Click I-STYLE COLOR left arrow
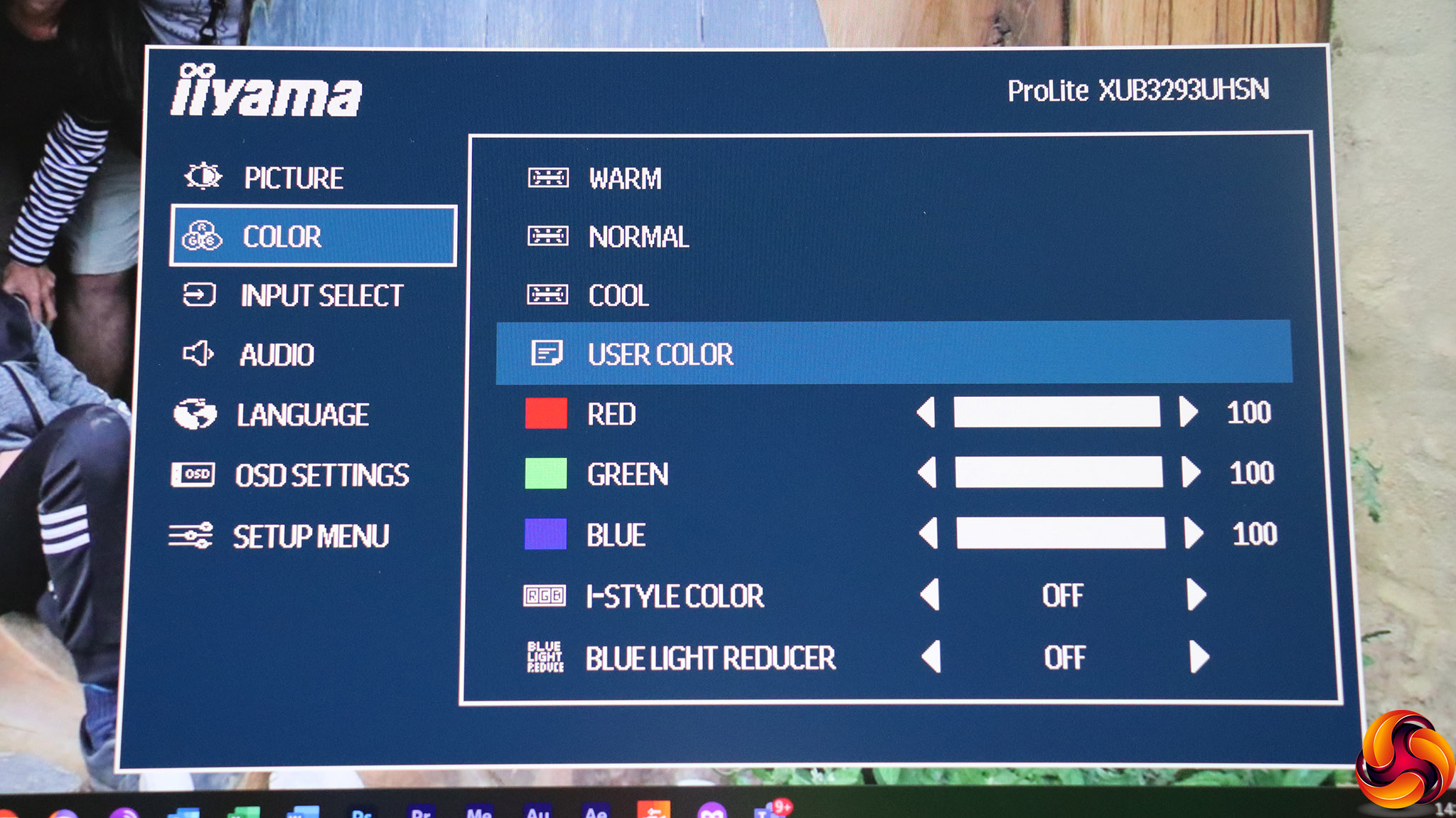 click(x=930, y=595)
